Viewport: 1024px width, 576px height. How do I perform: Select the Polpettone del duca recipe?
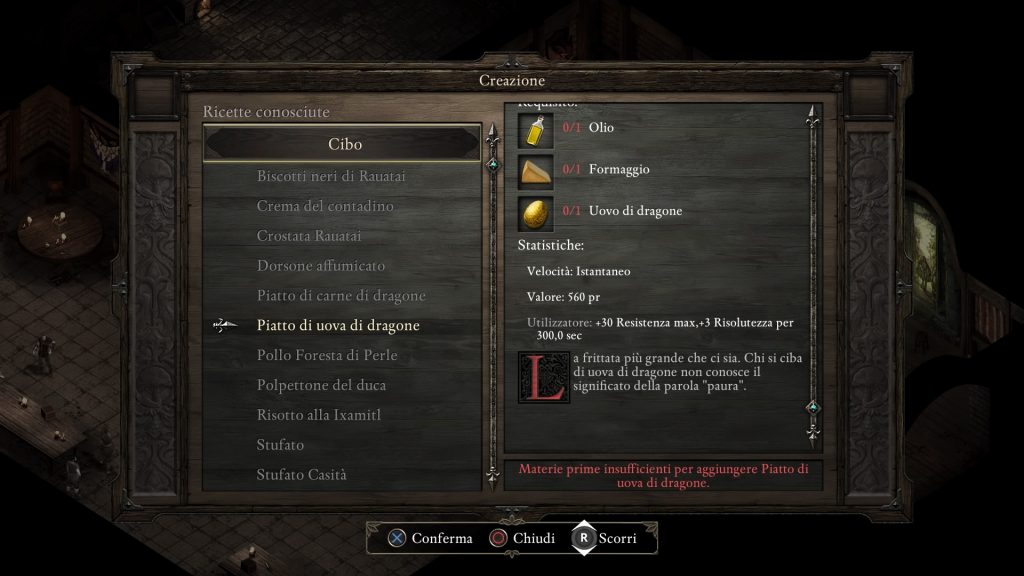[x=321, y=385]
